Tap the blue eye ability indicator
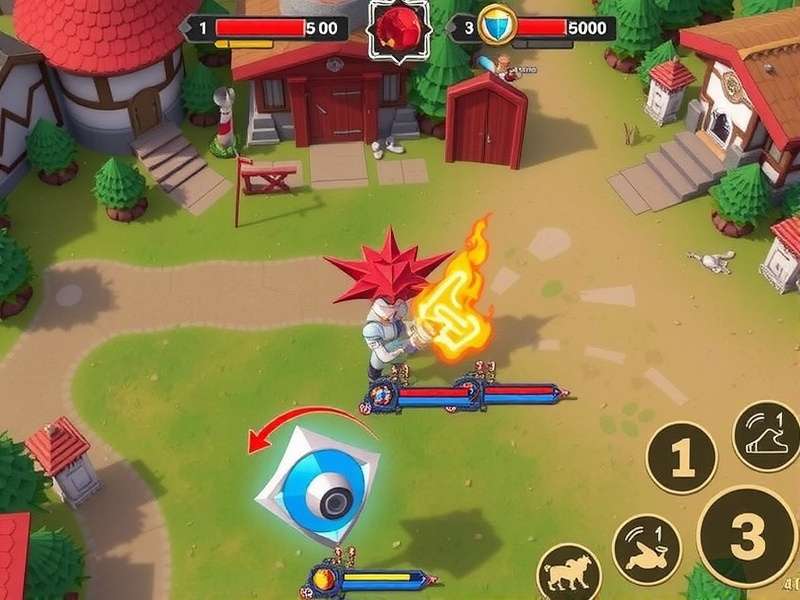The width and height of the screenshot is (800, 600). (318, 483)
